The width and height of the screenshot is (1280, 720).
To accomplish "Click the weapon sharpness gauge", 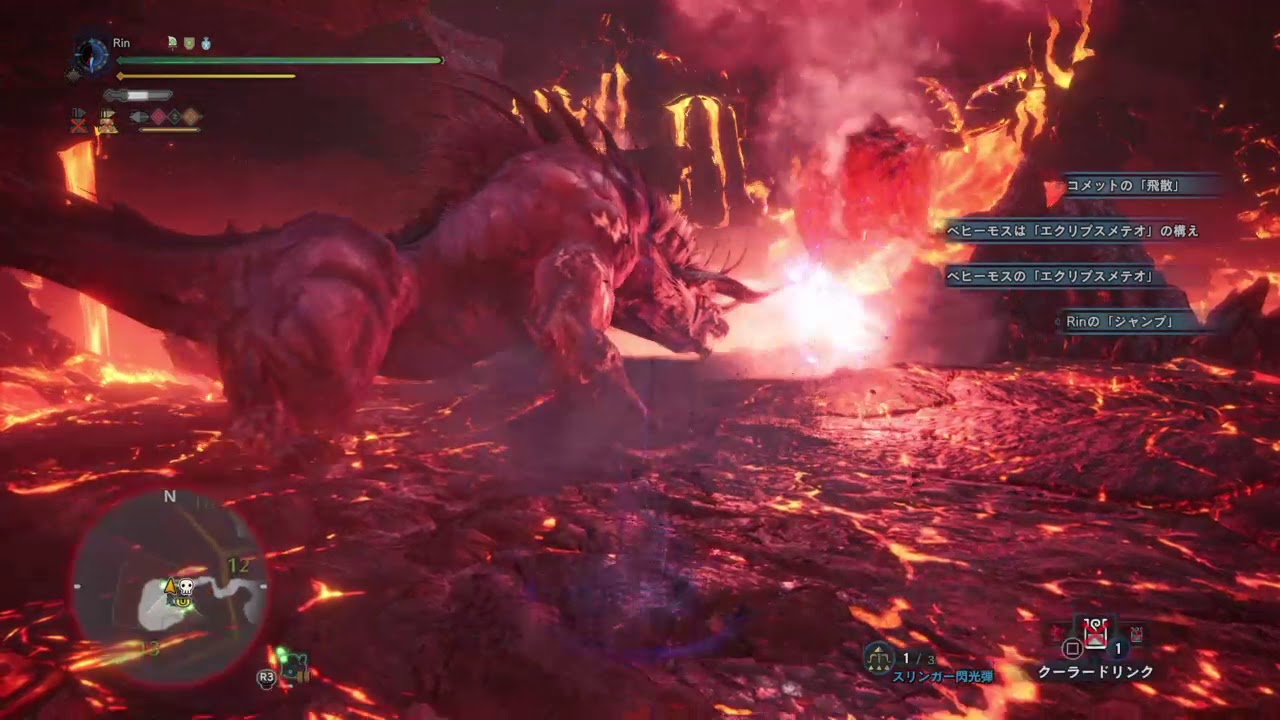I will (x=138, y=95).
